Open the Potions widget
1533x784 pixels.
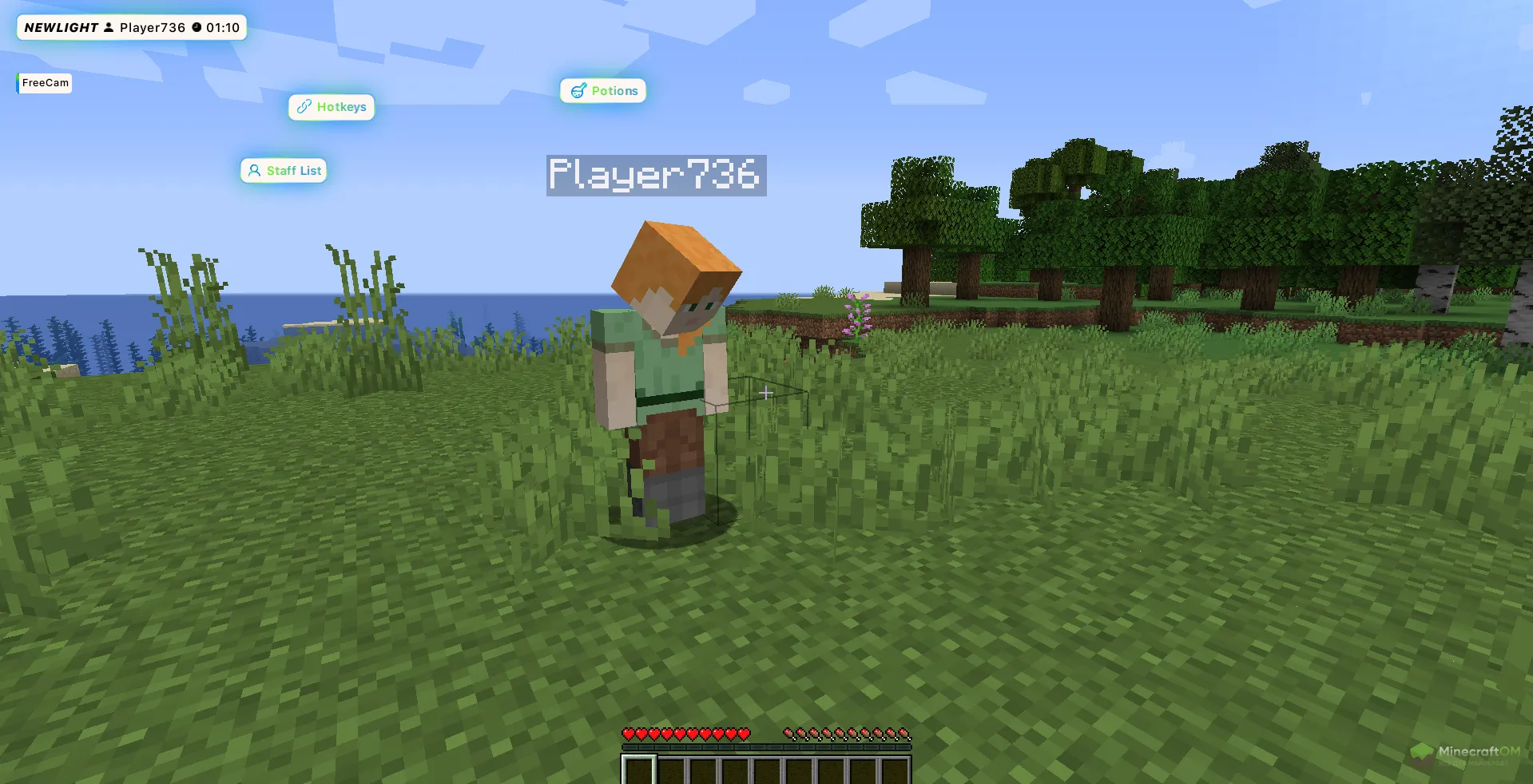603,91
